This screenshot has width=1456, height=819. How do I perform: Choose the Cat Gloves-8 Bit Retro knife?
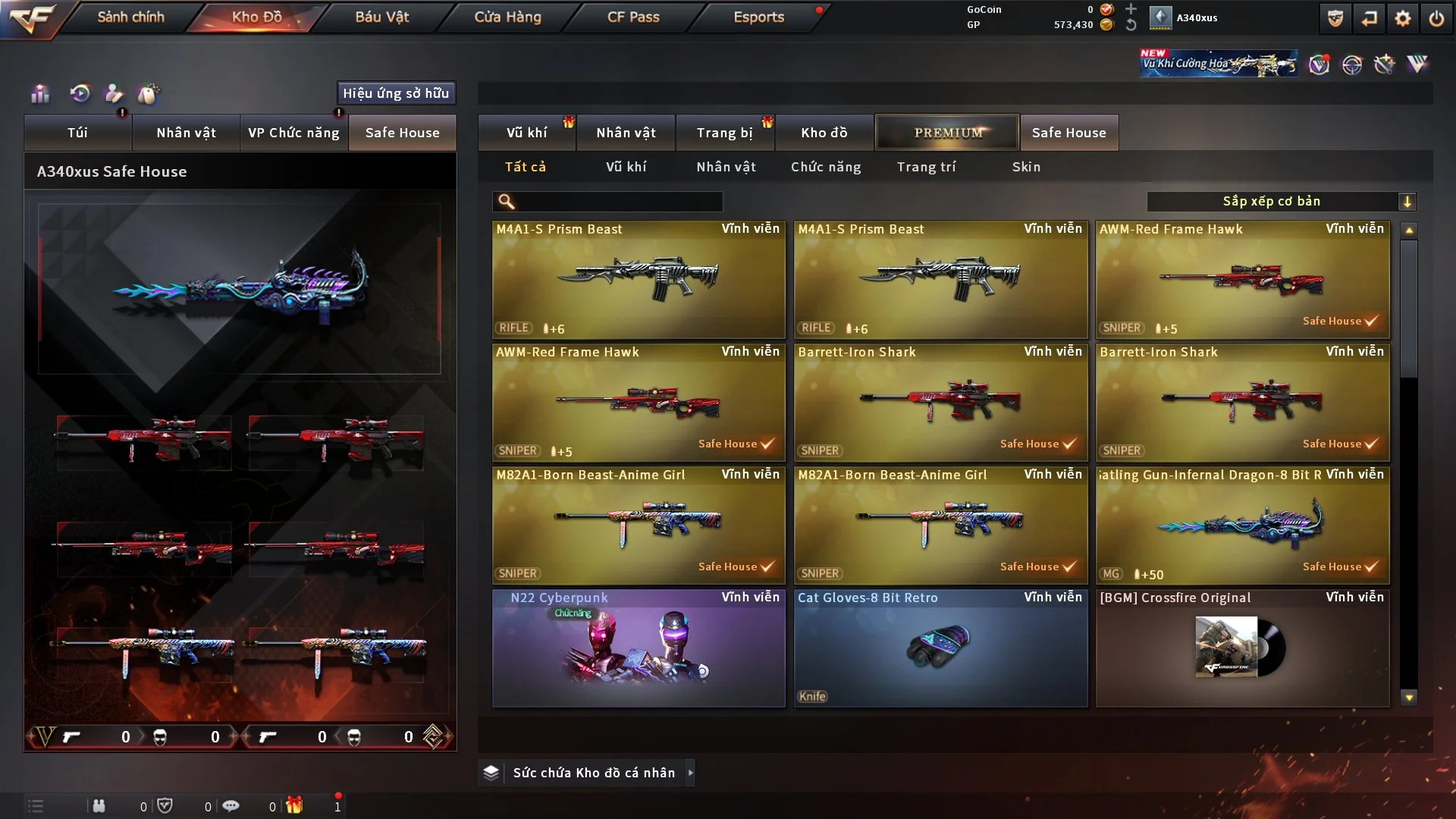(x=940, y=648)
